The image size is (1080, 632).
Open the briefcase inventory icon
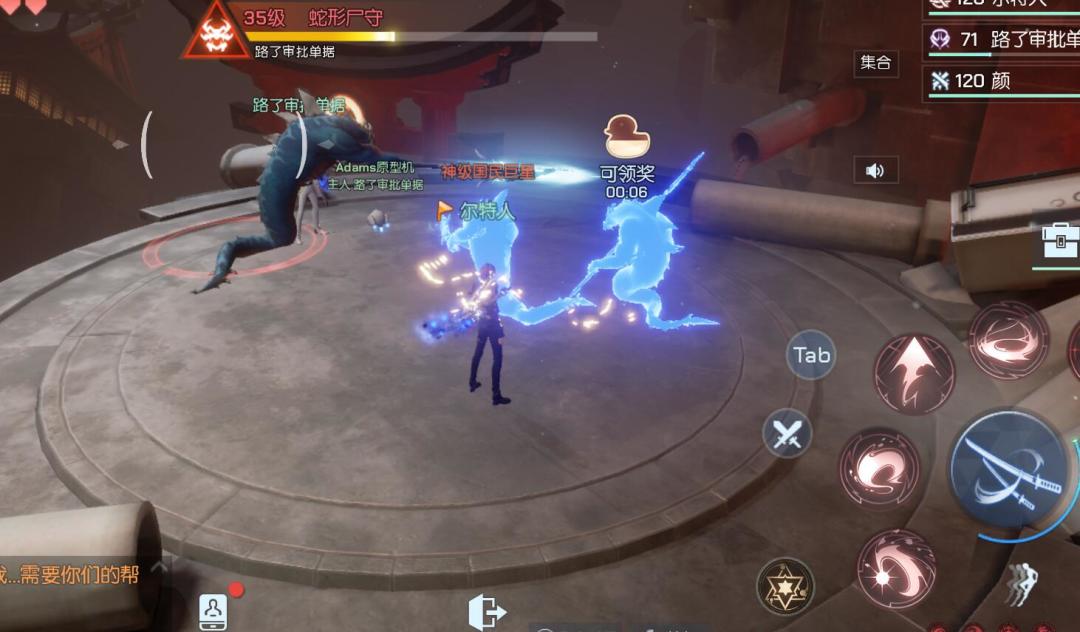pos(1059,240)
